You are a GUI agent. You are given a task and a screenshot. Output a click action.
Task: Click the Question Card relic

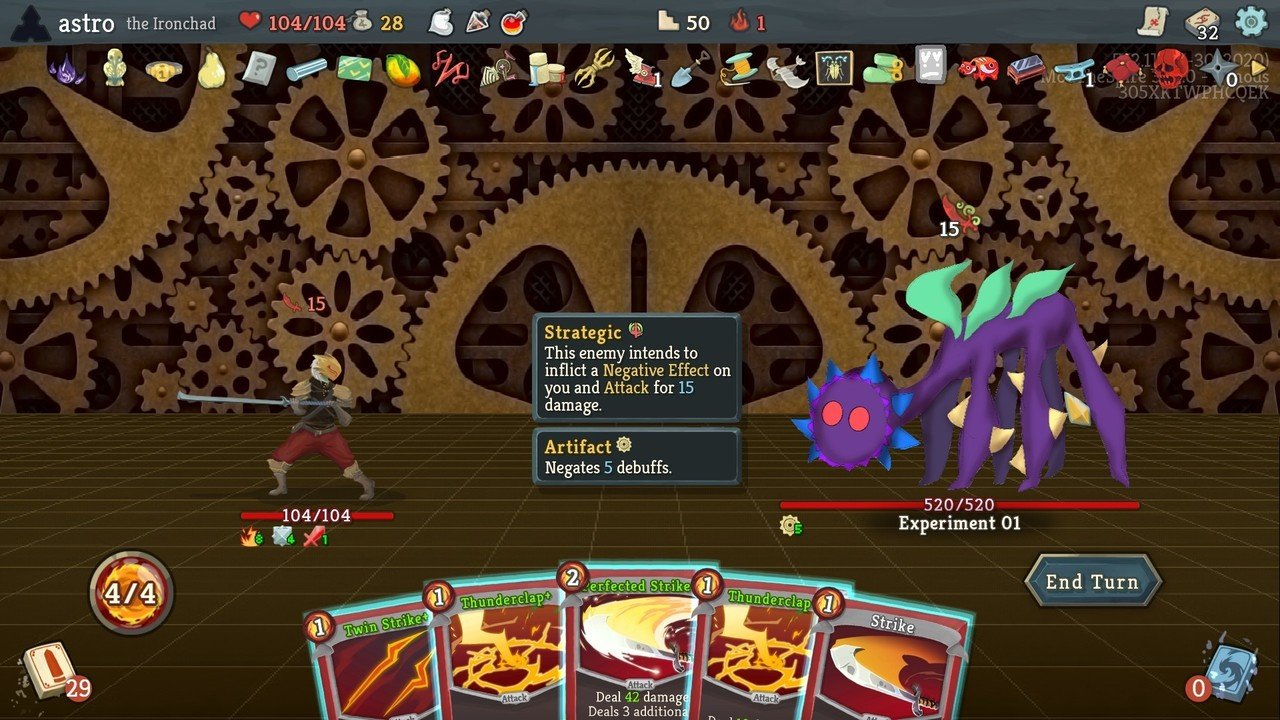click(260, 72)
